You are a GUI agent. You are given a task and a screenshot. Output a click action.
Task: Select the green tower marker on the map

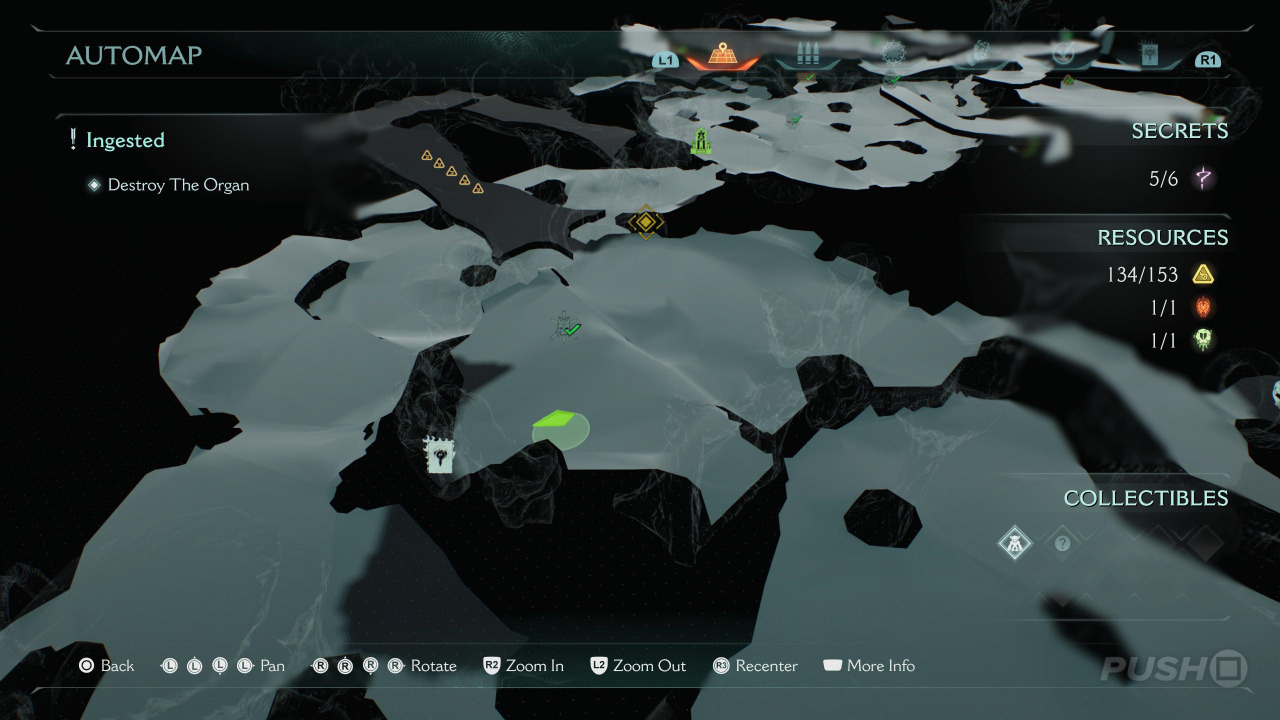(x=701, y=141)
